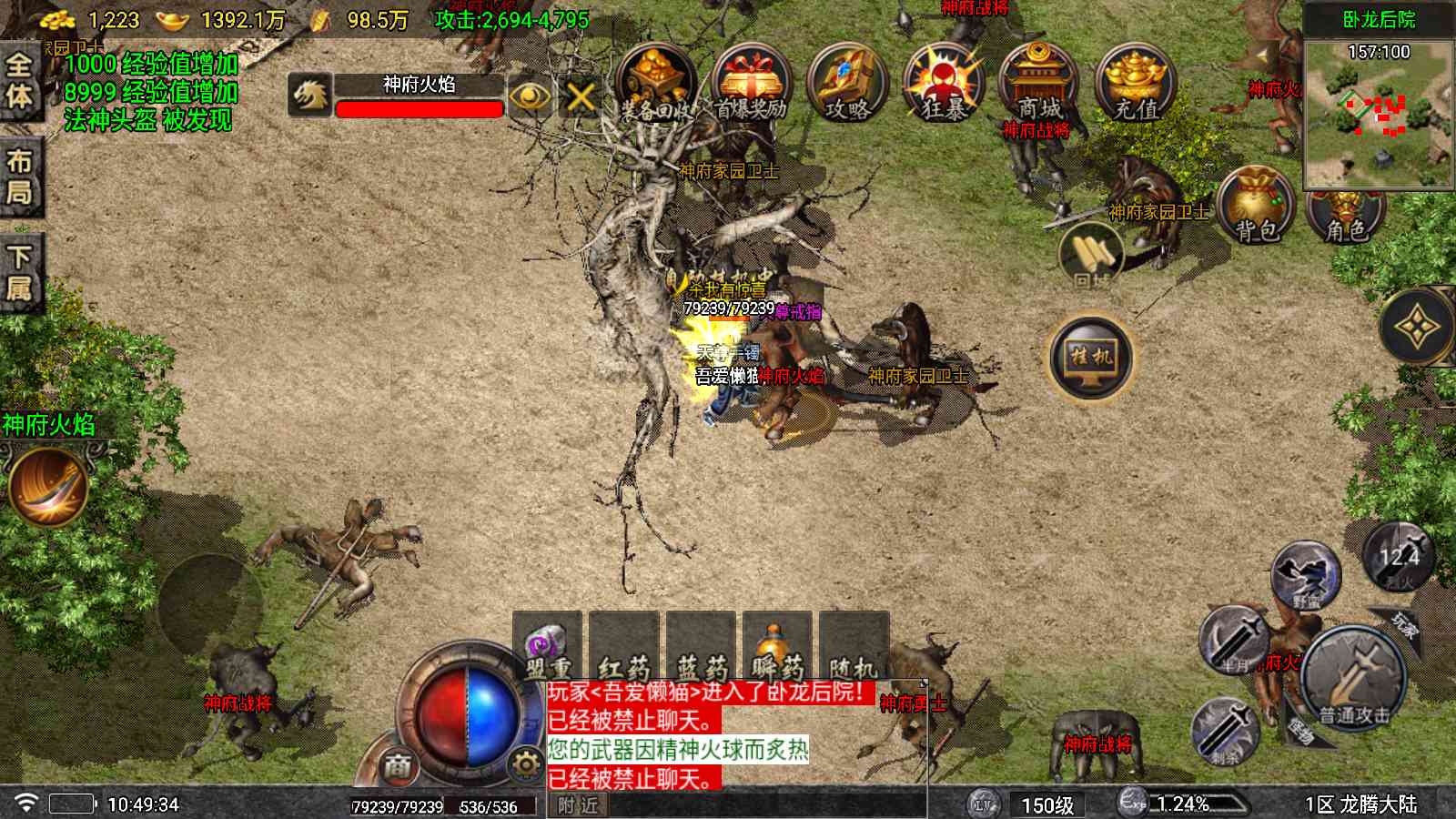Open the 商城 shop

point(1038,84)
